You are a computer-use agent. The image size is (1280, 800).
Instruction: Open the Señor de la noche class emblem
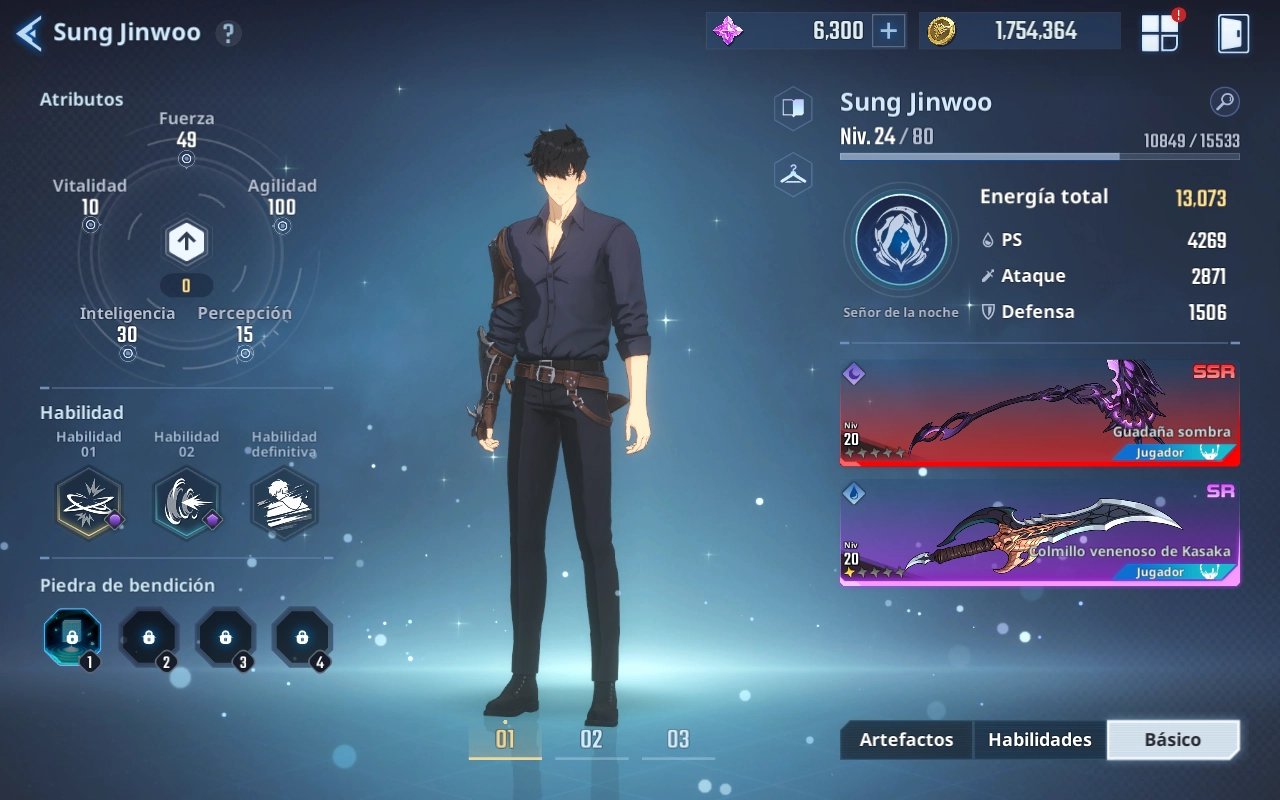pyautogui.click(x=900, y=240)
